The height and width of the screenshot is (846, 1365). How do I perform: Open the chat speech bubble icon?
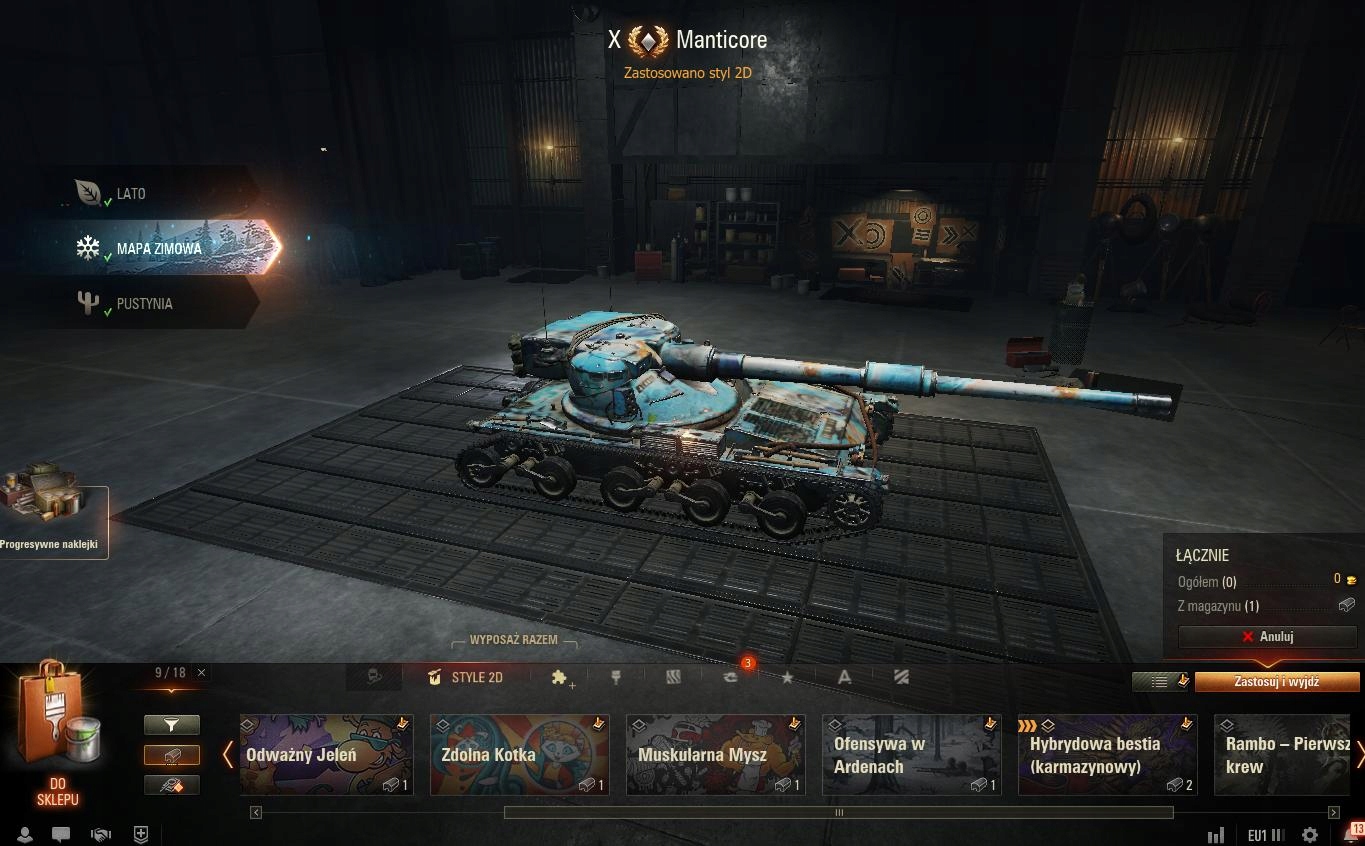point(61,834)
